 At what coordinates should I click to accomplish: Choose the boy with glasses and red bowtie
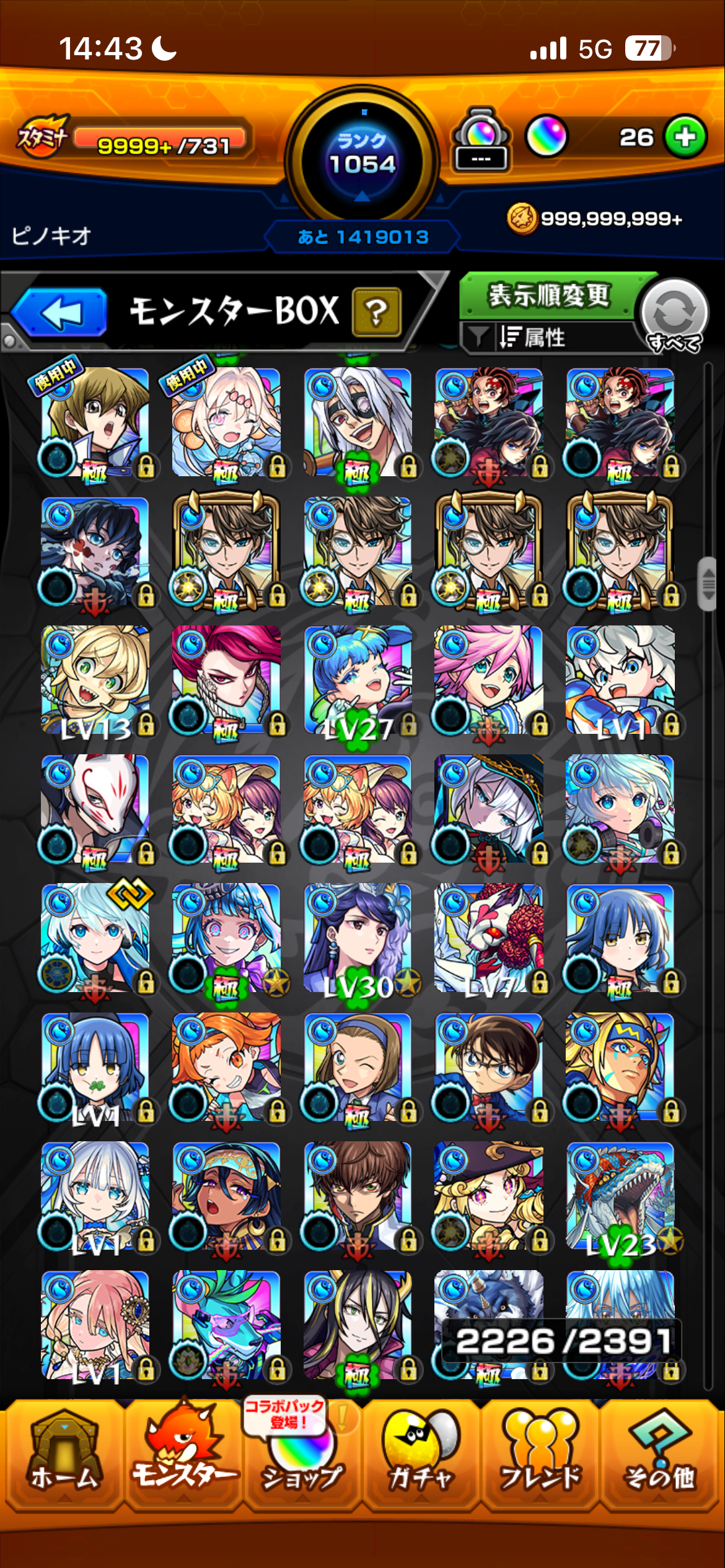(489, 1066)
